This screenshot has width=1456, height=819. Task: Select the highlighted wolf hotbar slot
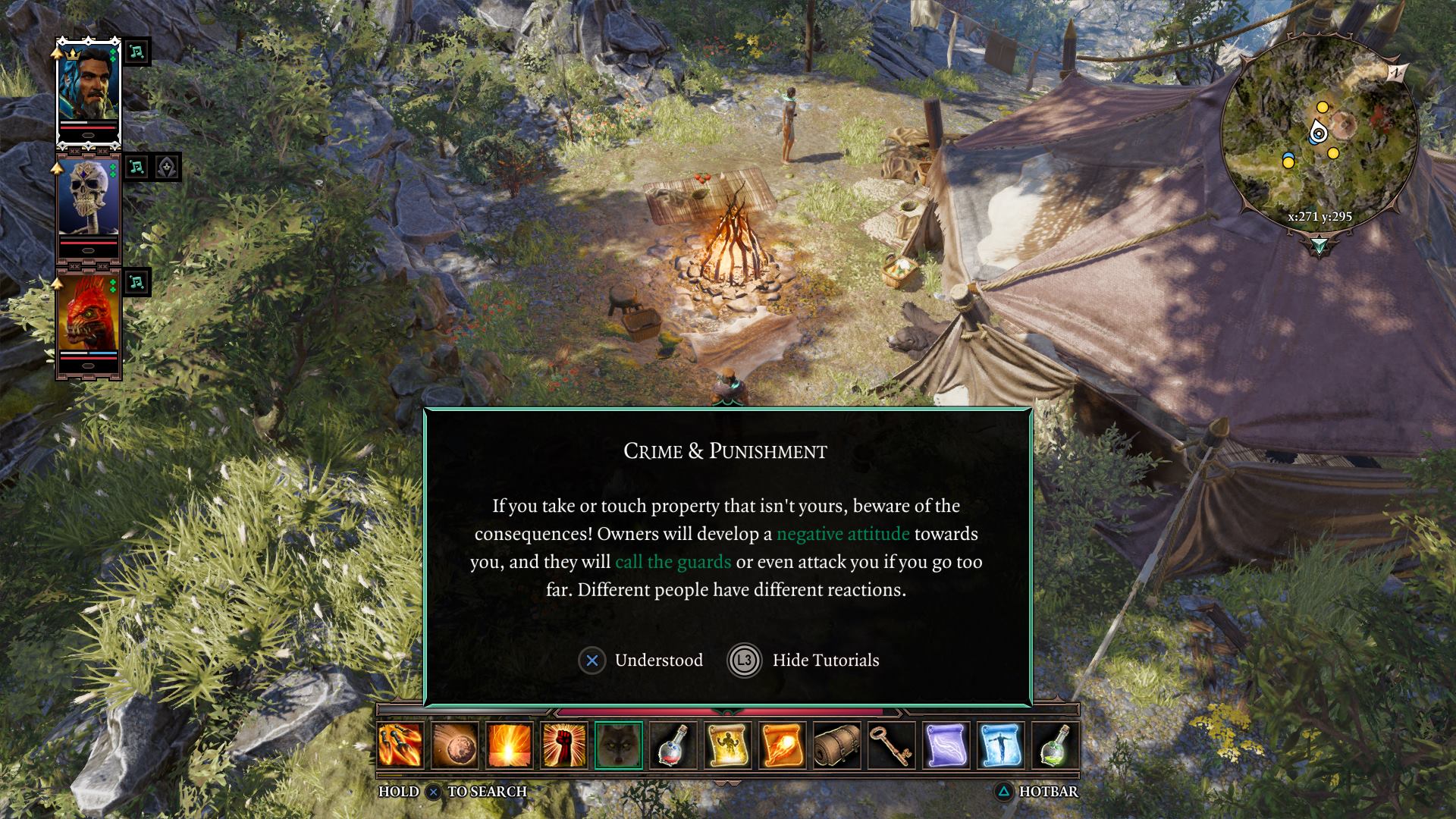pyautogui.click(x=619, y=745)
